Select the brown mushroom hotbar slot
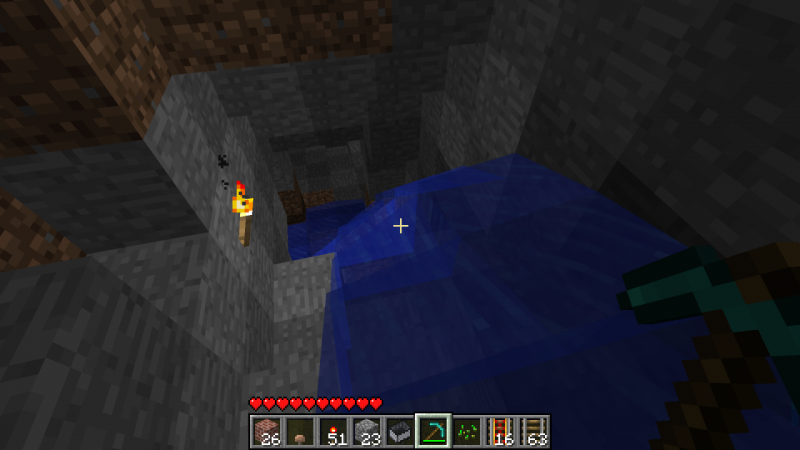This screenshot has width=800, height=450. pyautogui.click(x=299, y=431)
